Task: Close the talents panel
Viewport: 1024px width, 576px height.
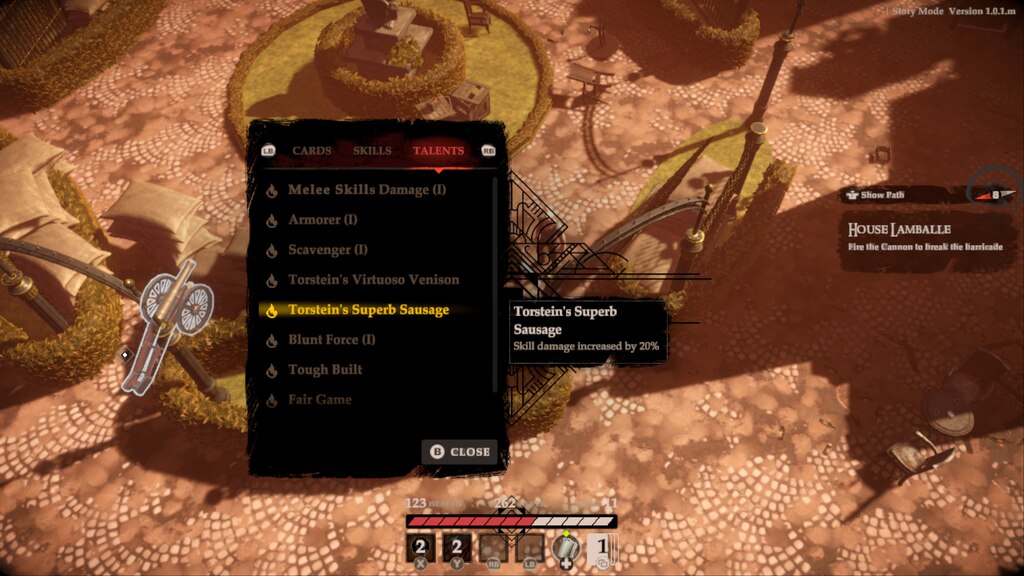Action: (x=460, y=452)
